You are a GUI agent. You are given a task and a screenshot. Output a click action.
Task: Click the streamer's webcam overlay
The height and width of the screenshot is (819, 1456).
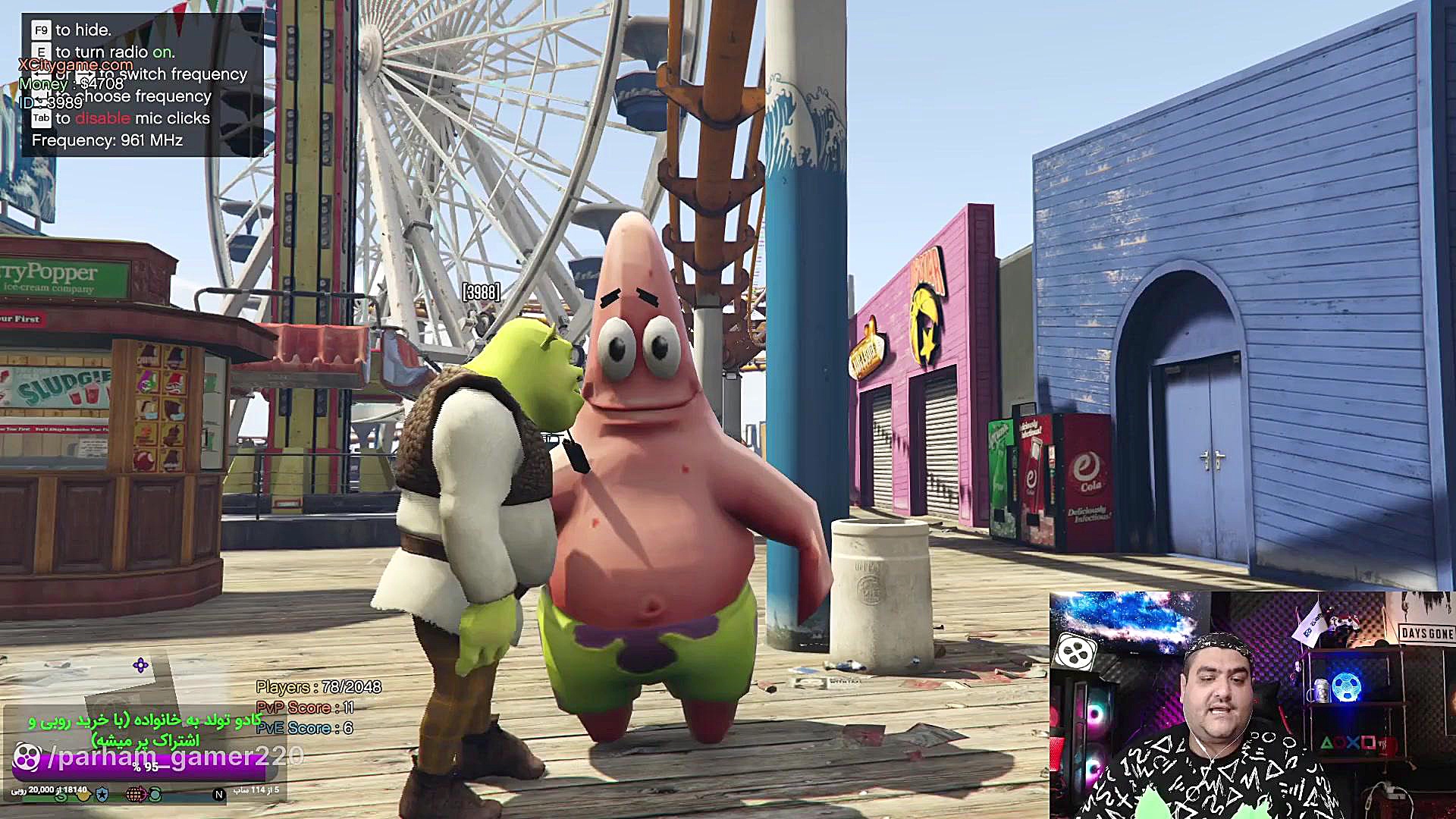[1251, 704]
